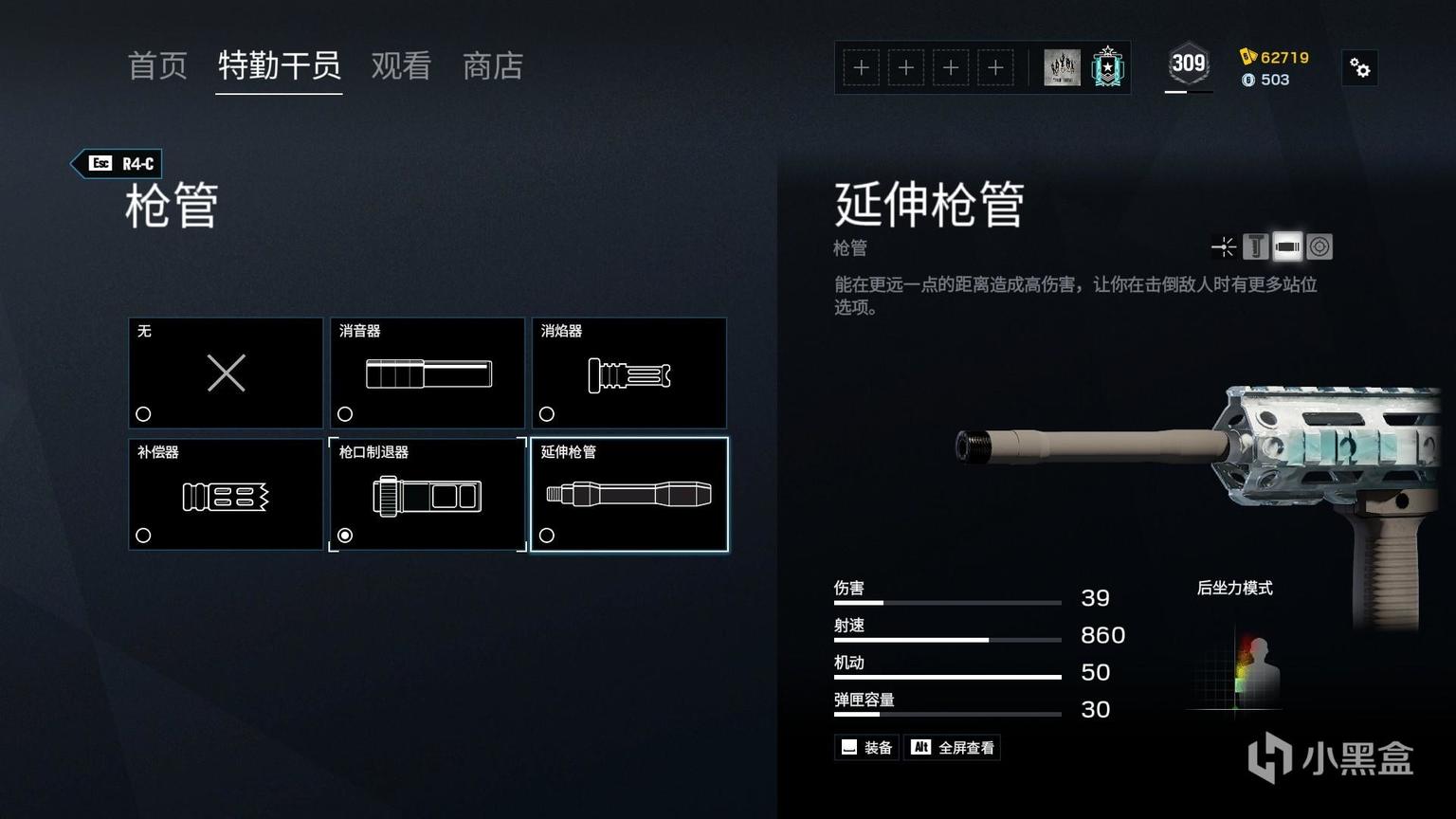This screenshot has width=1456, height=819.
Task: Click the 装备 equip button
Action: (867, 748)
